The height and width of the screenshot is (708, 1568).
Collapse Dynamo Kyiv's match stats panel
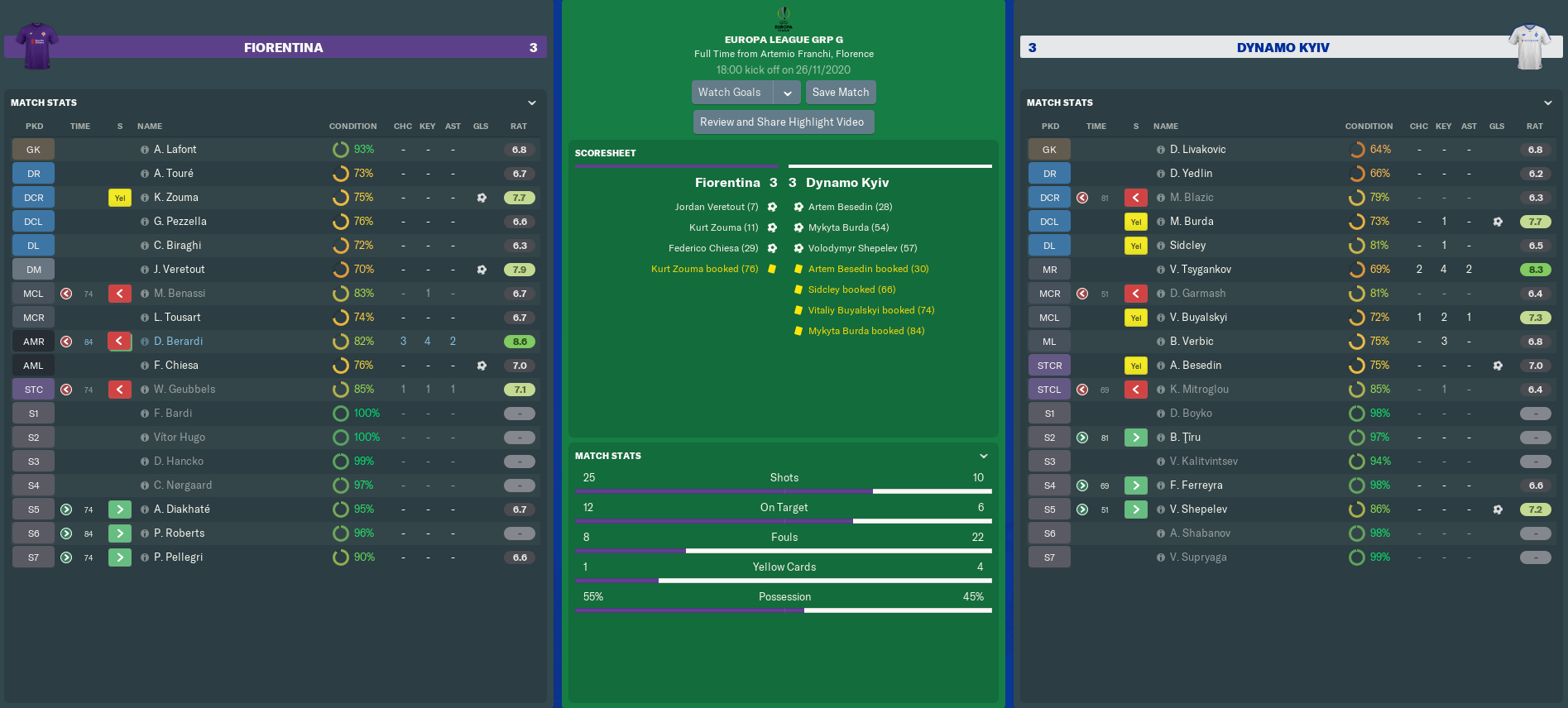[x=1548, y=103]
